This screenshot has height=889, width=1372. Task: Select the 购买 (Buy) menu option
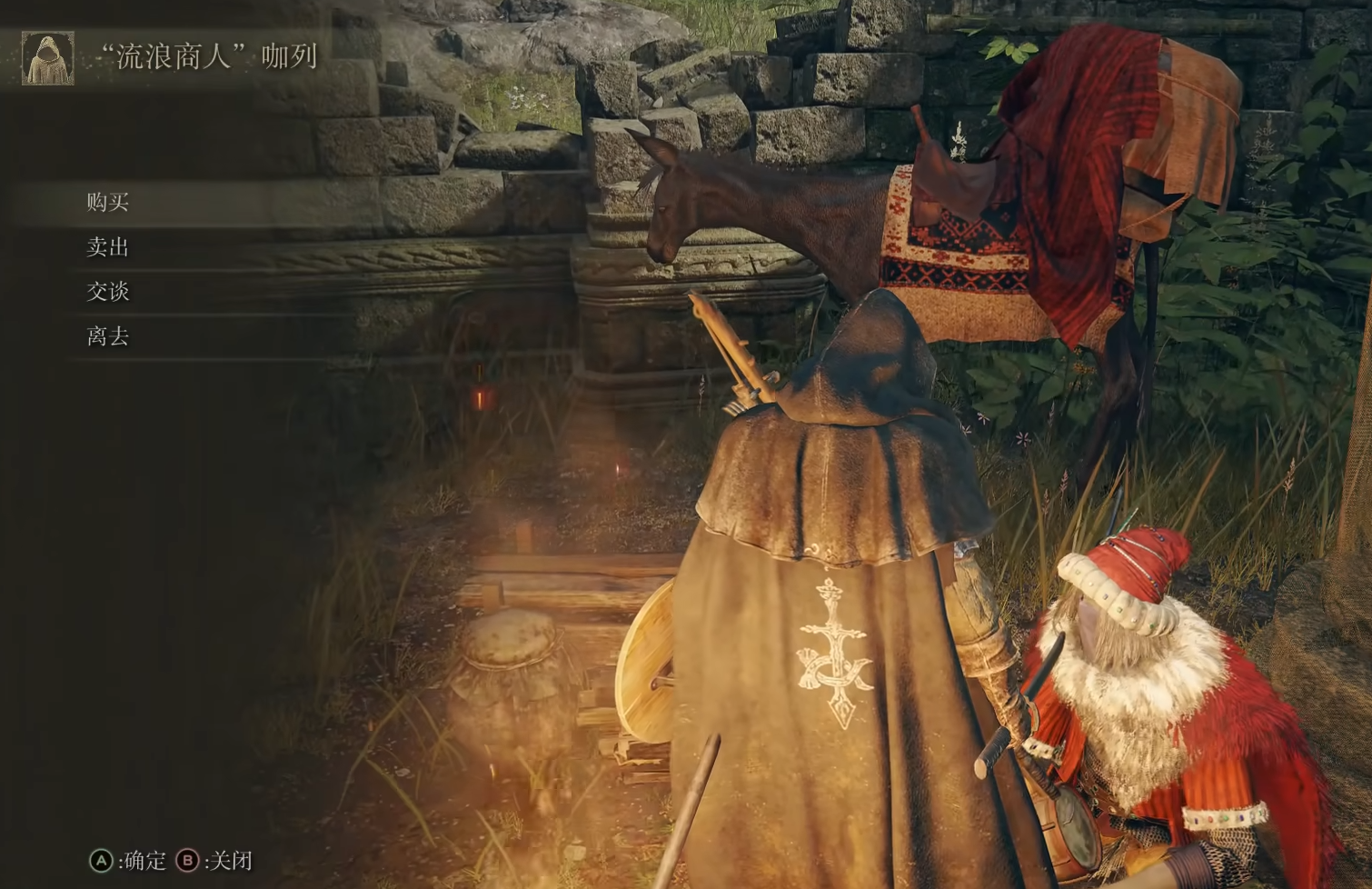coord(108,202)
